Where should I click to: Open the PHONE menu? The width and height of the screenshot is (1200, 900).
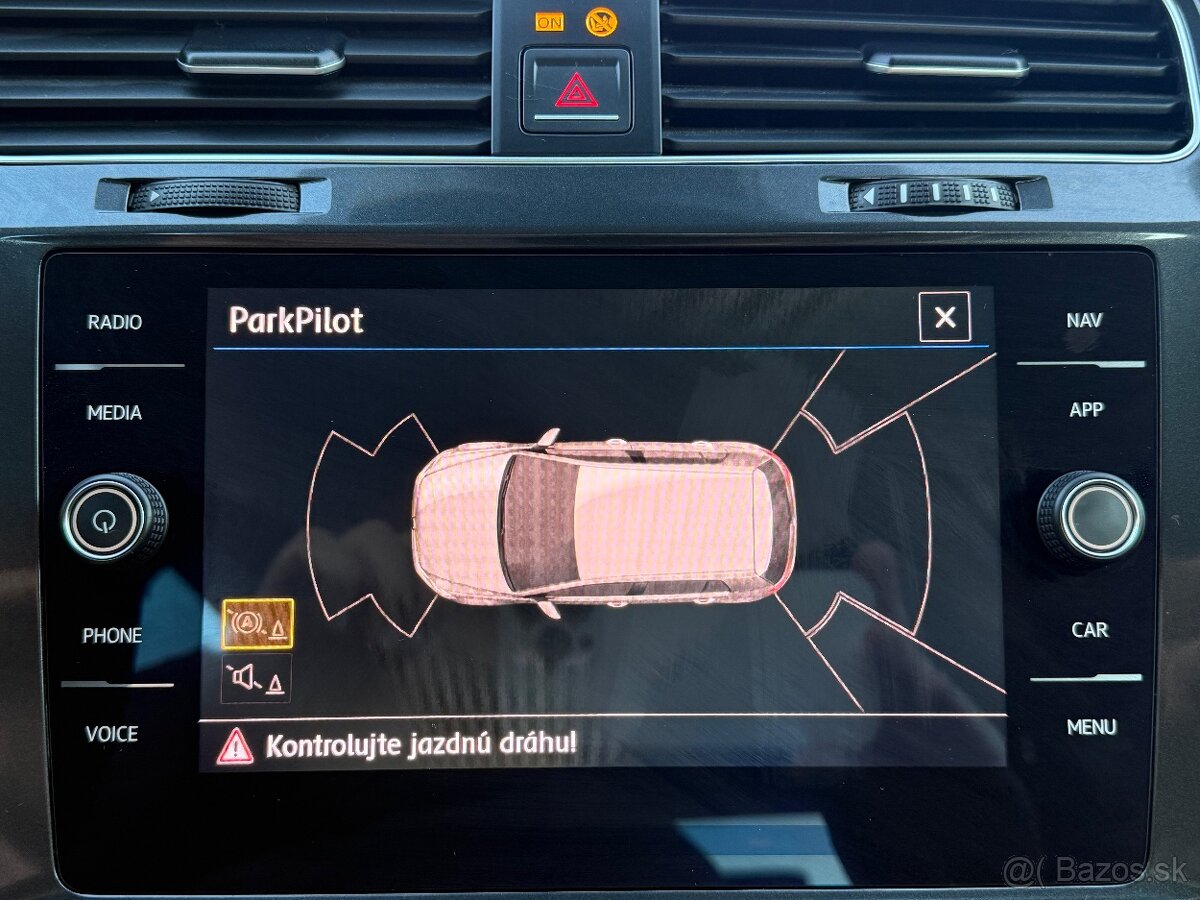(112, 635)
